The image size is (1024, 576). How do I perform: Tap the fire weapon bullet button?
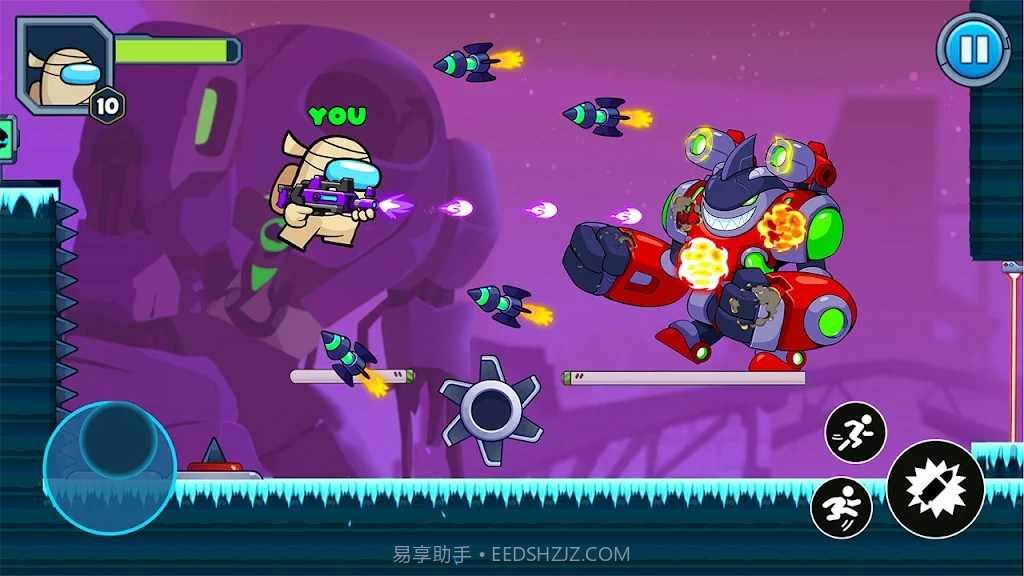(935, 489)
